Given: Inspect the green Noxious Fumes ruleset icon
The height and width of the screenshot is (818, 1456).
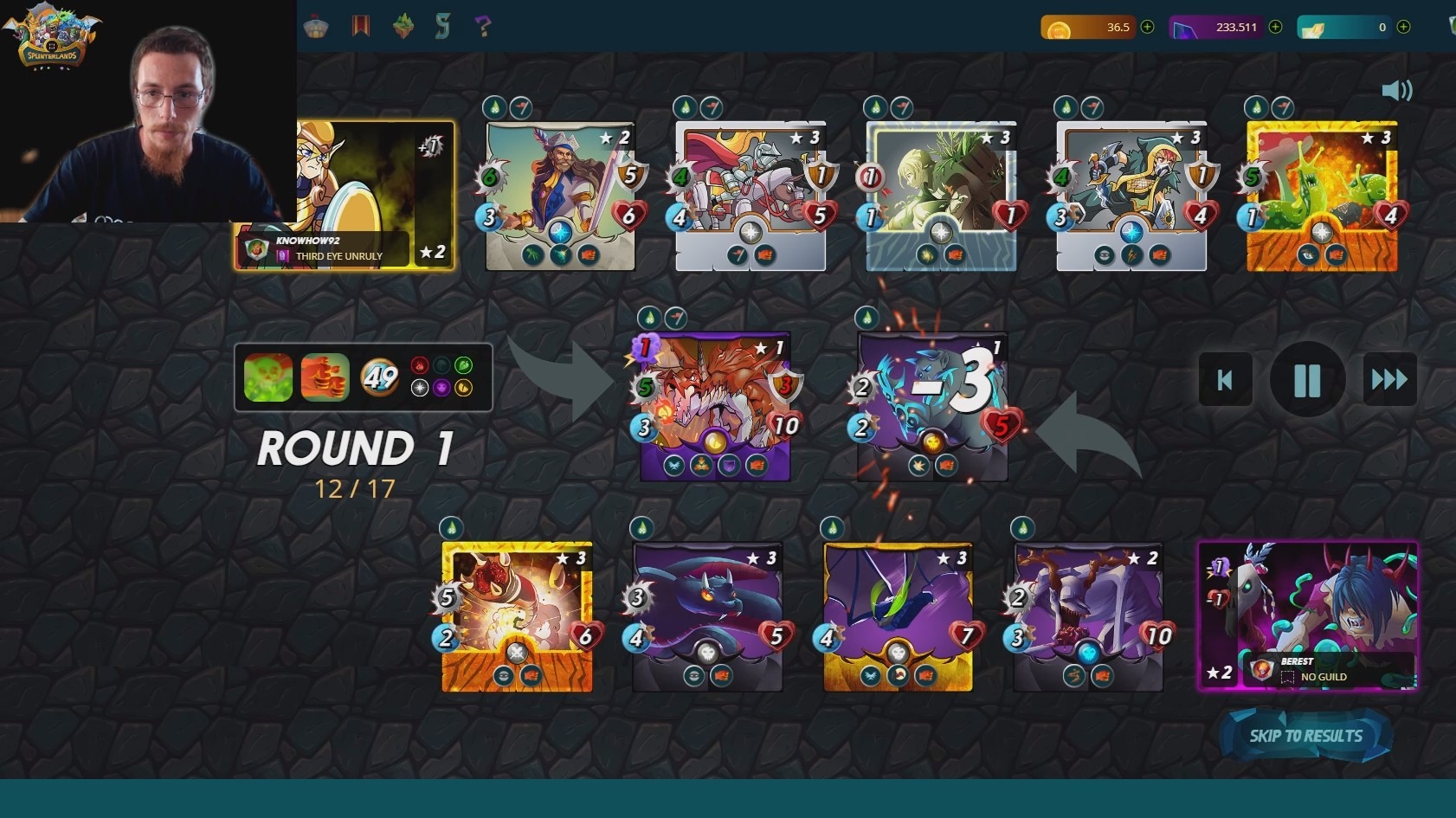Looking at the screenshot, I should (x=267, y=378).
